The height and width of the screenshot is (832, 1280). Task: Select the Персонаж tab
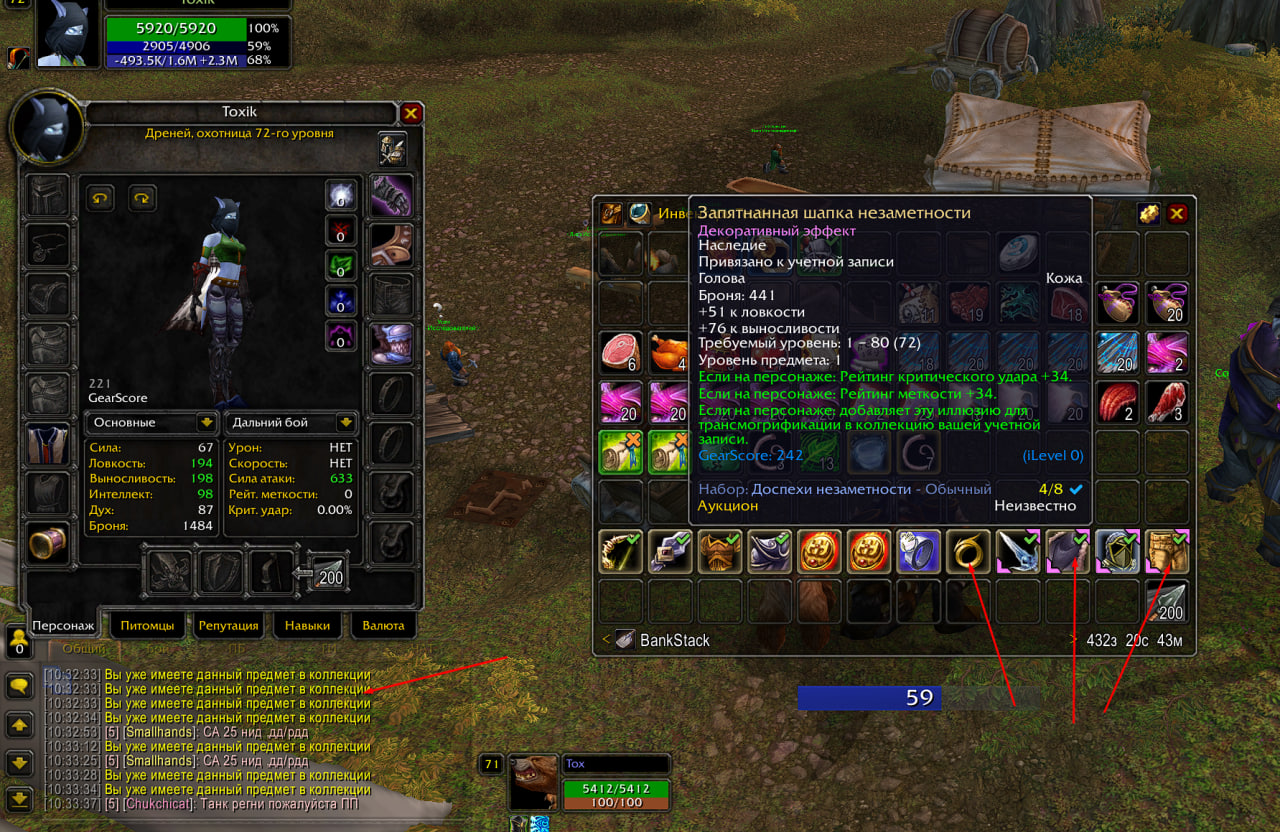63,625
